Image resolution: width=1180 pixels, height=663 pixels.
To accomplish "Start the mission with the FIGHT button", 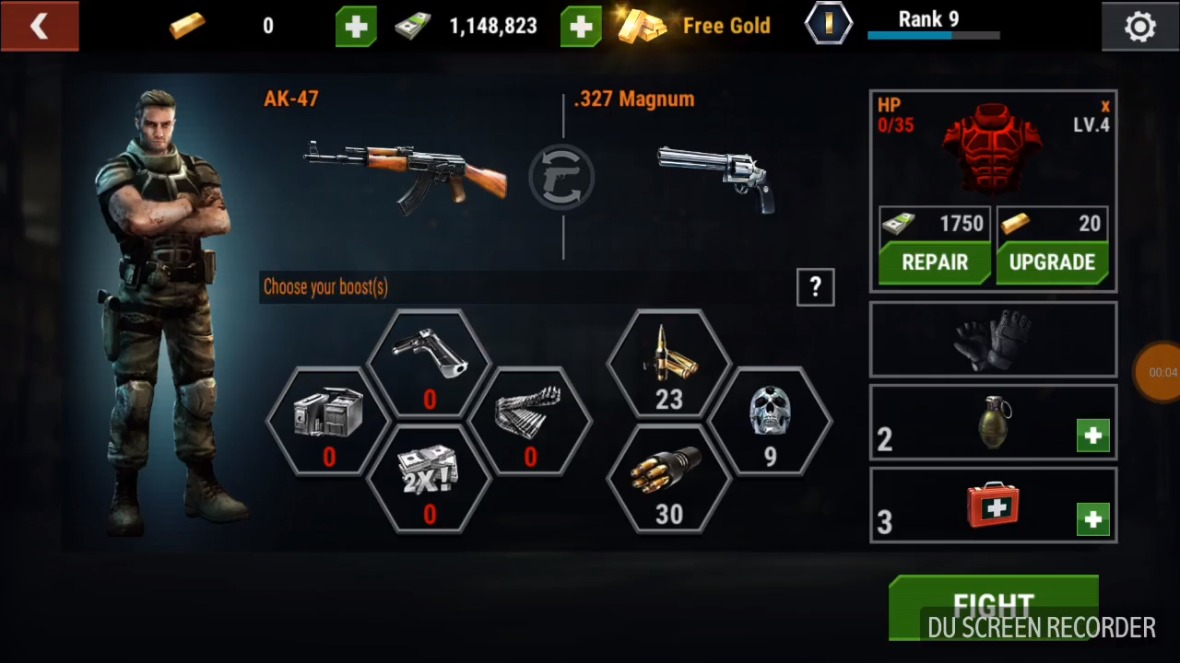I will 992,606.
